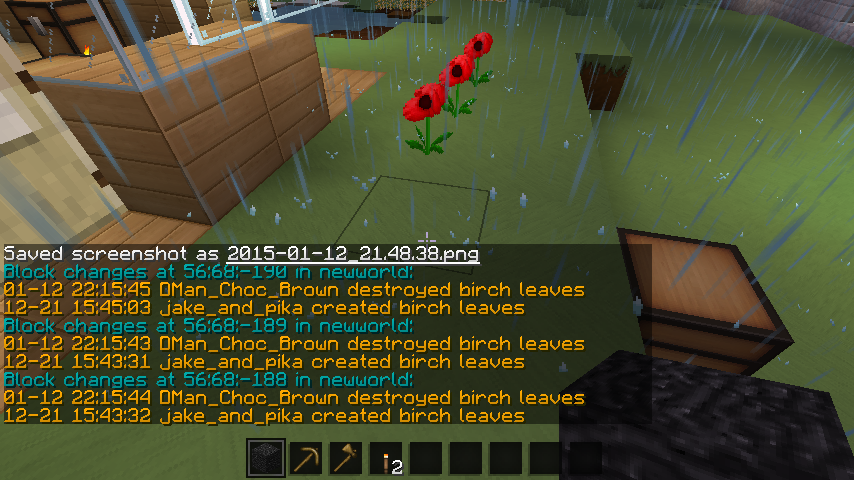Select the dark stone block hotbar slot
The height and width of the screenshot is (480, 854).
(x=266, y=459)
